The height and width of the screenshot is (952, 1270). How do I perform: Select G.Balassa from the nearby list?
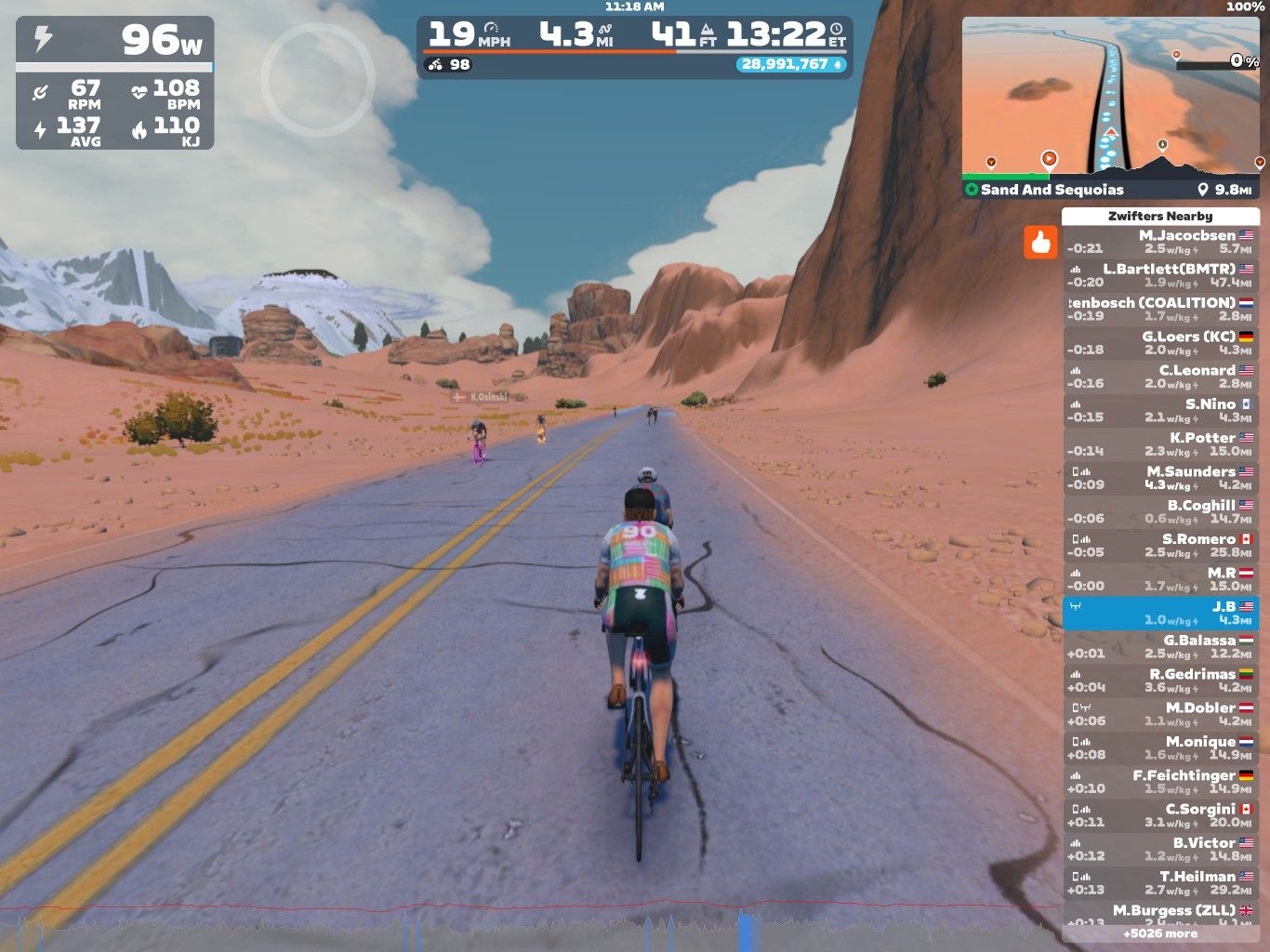coord(1160,646)
